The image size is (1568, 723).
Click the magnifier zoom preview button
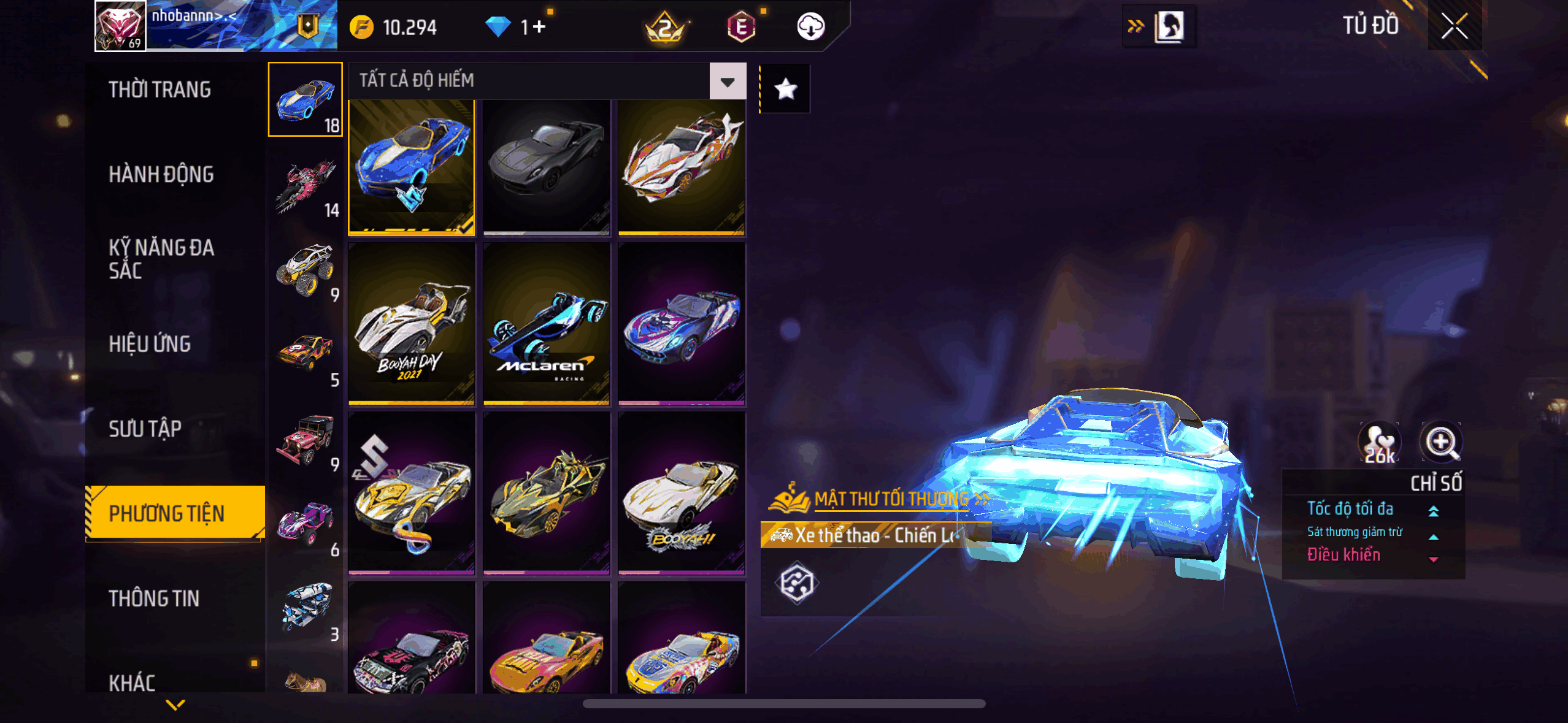pos(1440,442)
